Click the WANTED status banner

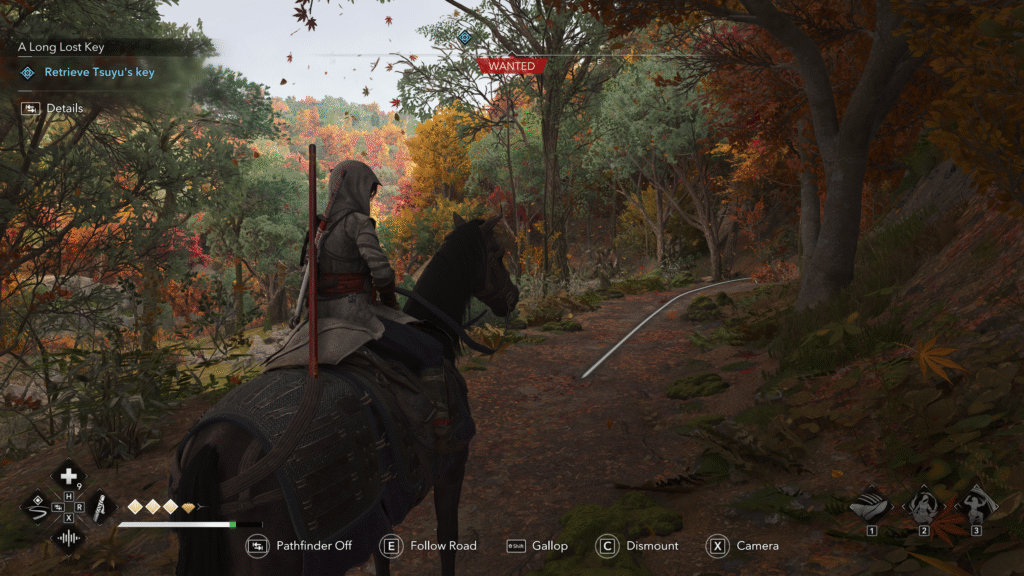(512, 66)
